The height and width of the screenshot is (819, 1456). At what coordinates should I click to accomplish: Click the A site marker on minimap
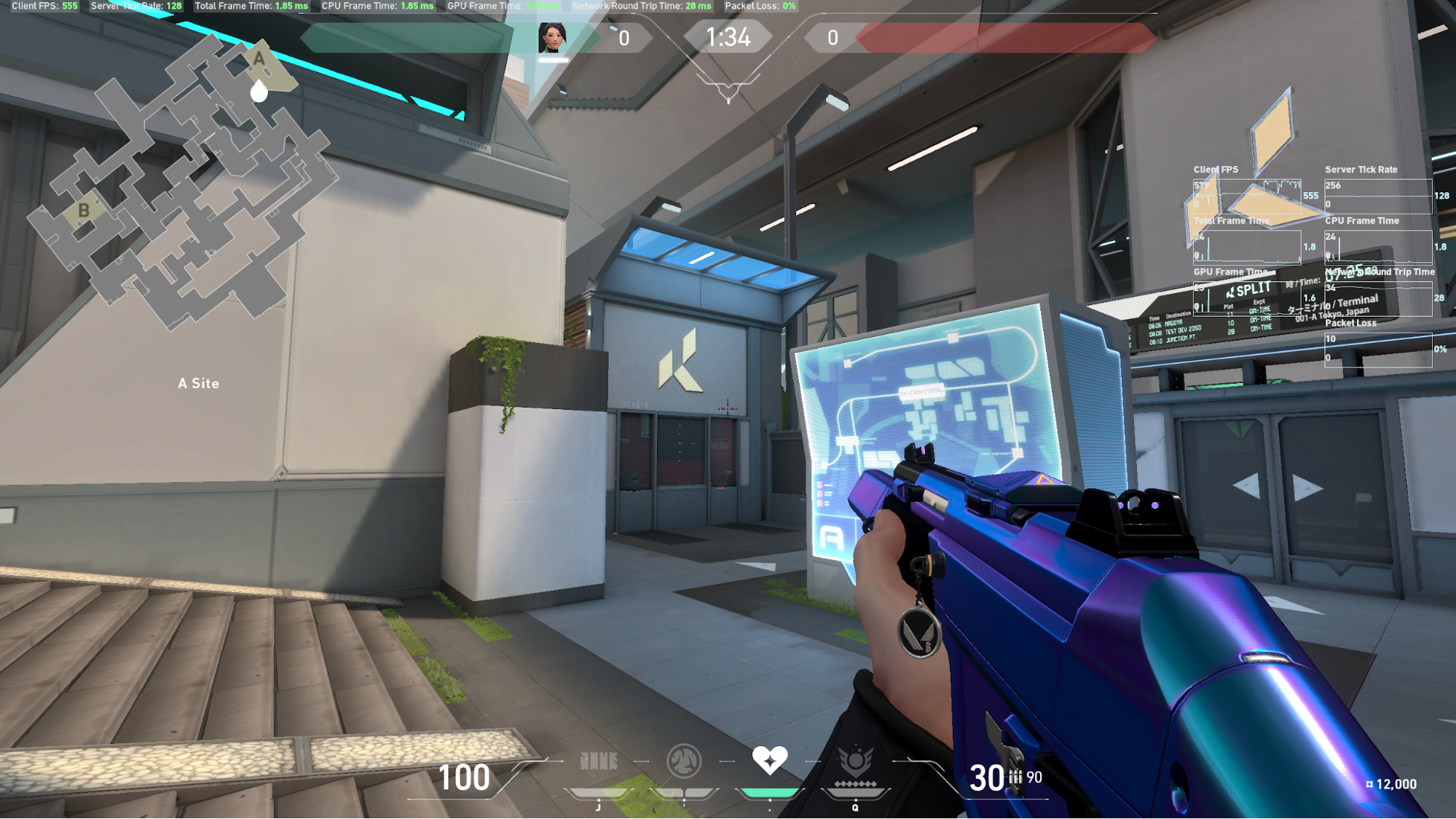[259, 60]
